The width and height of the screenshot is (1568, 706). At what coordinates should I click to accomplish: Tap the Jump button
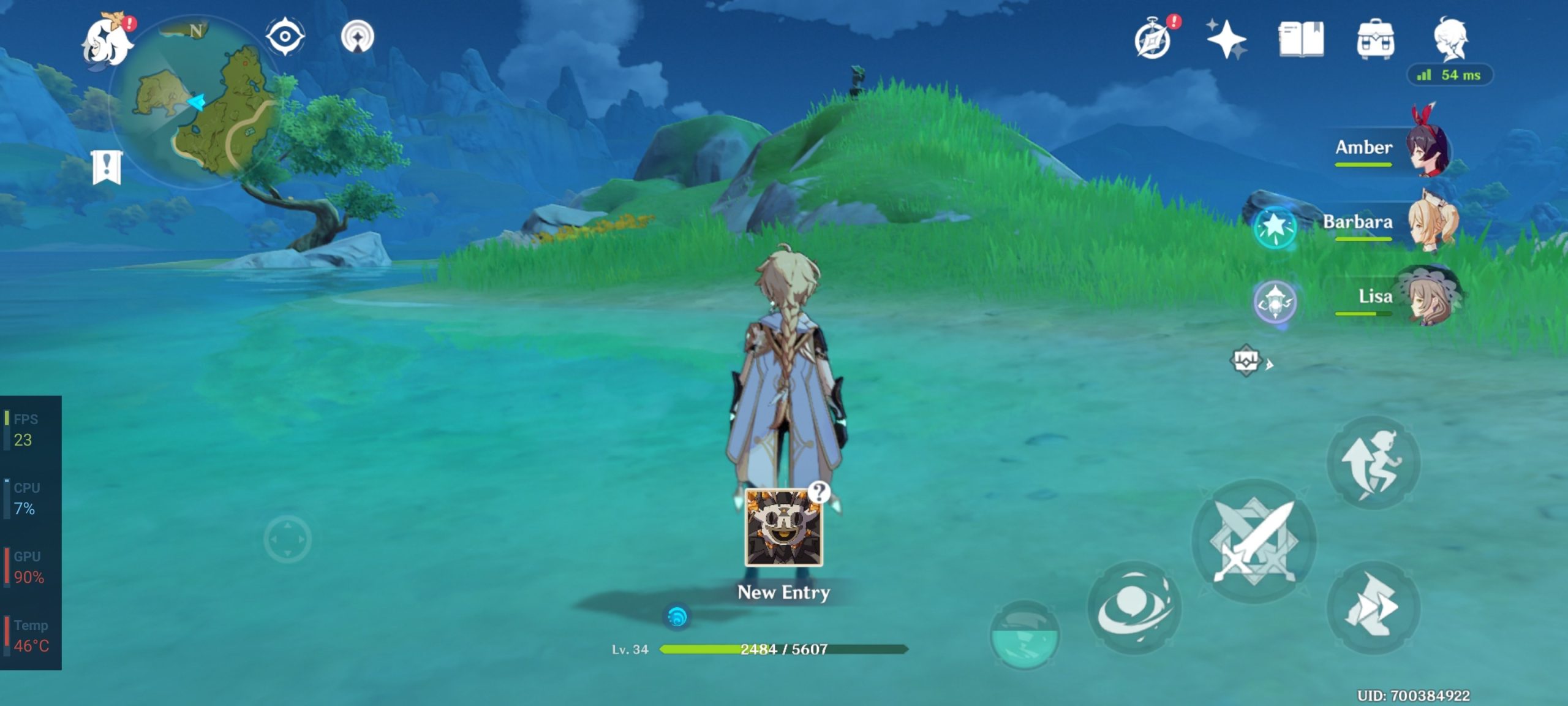pyautogui.click(x=1373, y=464)
